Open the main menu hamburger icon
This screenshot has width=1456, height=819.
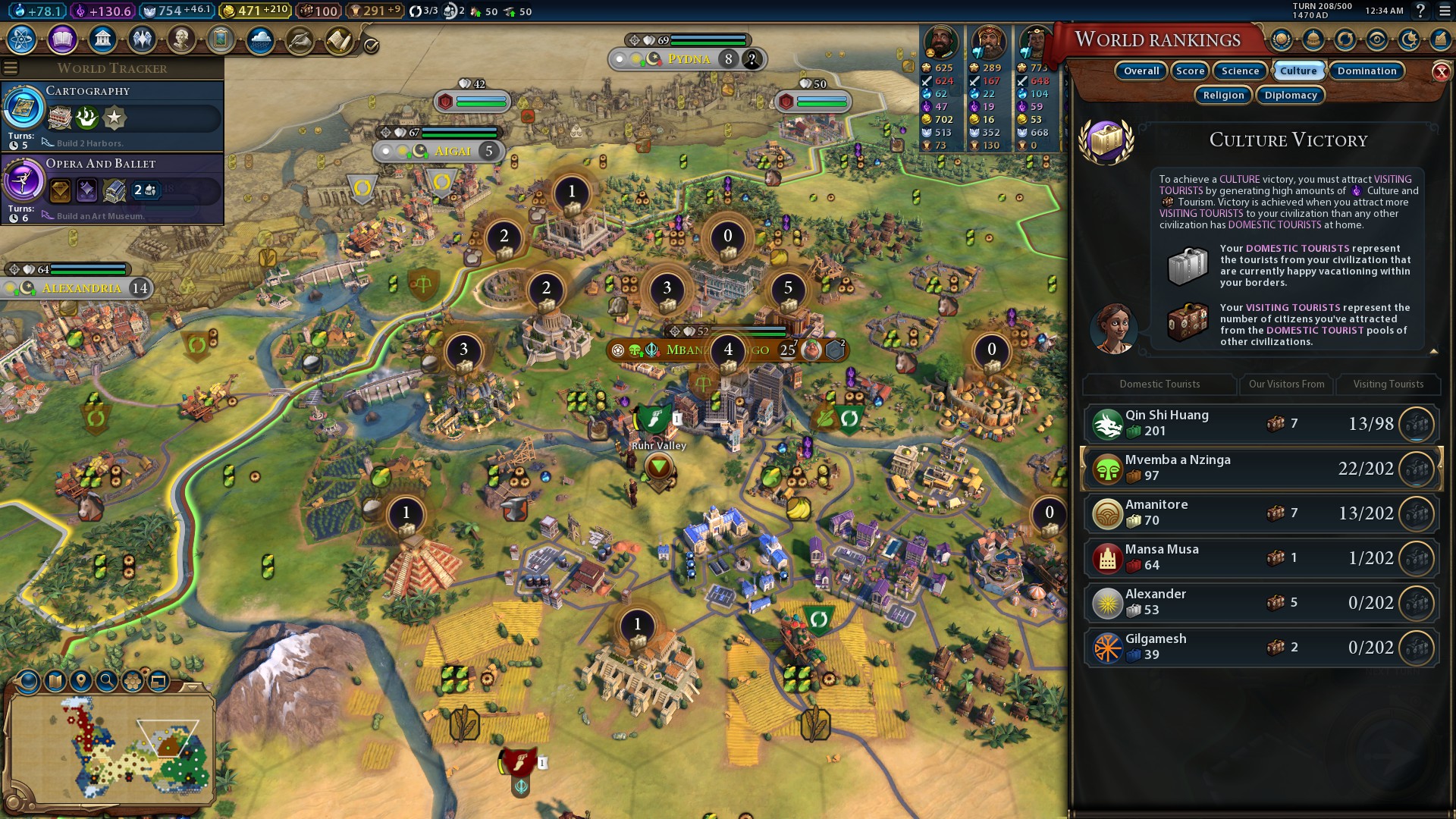click(x=1445, y=11)
